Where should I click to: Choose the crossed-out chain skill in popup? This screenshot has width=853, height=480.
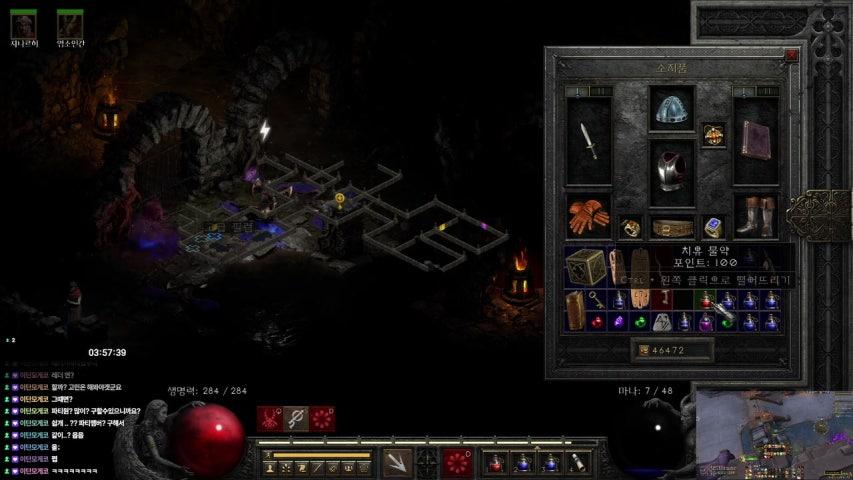[x=295, y=419]
